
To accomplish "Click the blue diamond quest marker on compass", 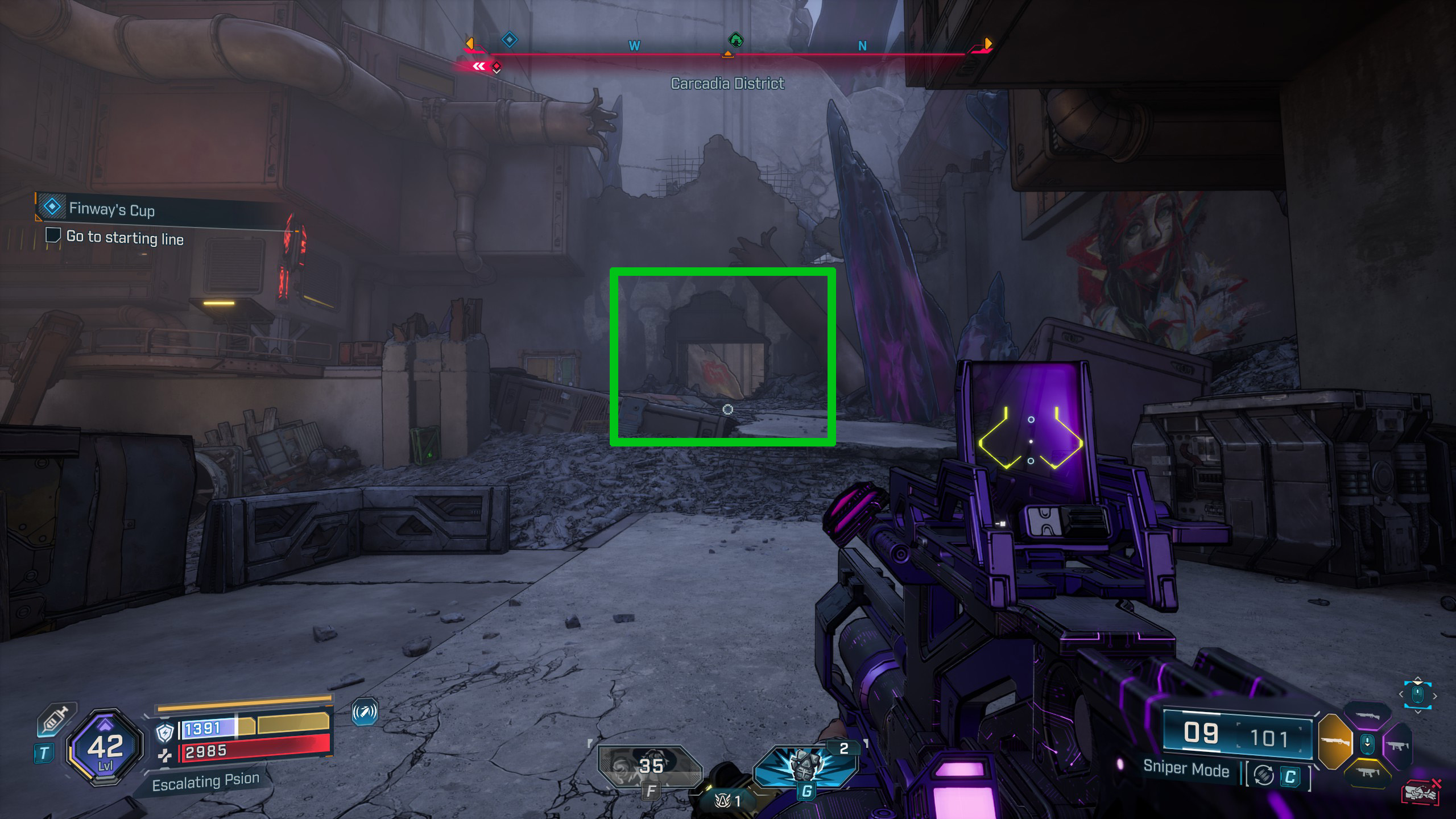I will coord(509,40).
